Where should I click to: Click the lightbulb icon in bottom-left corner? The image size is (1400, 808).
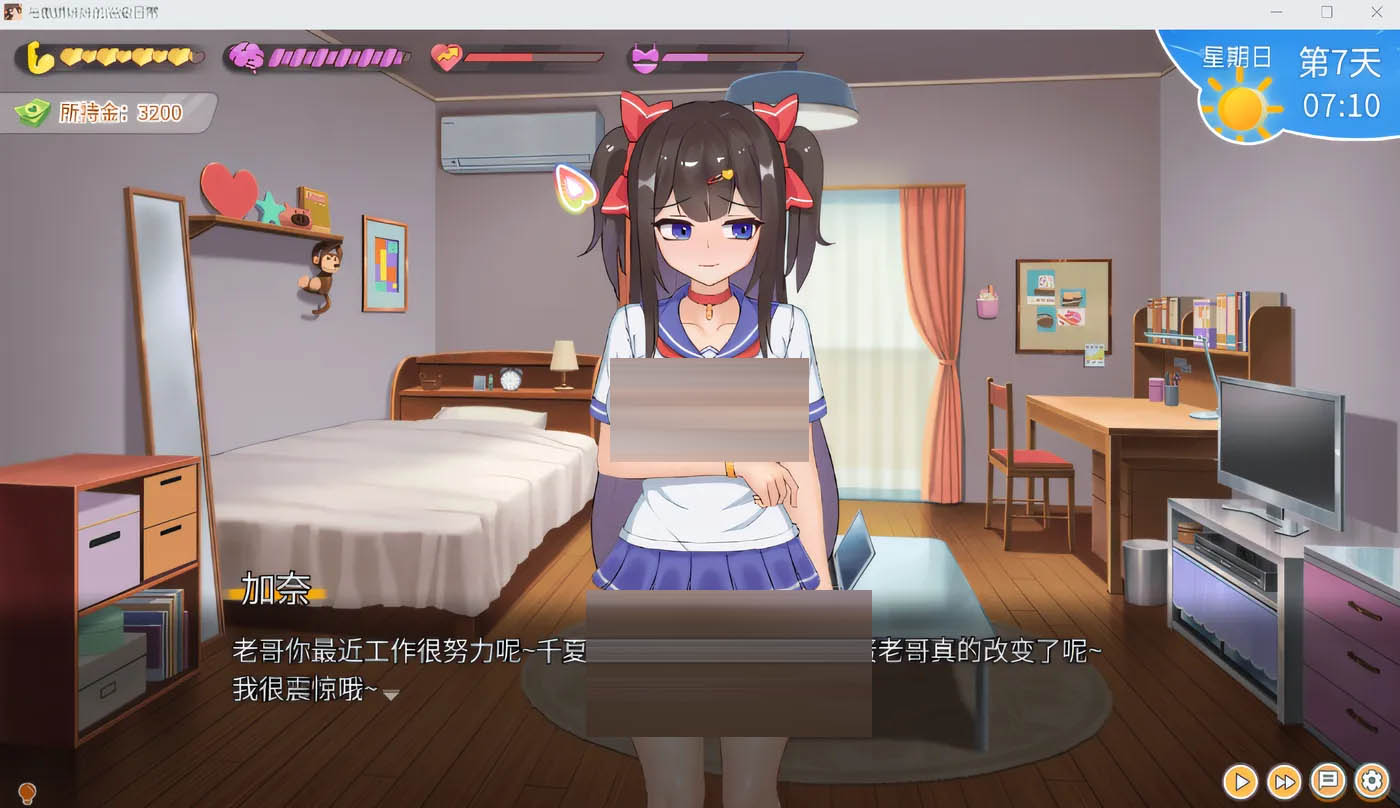(27, 791)
